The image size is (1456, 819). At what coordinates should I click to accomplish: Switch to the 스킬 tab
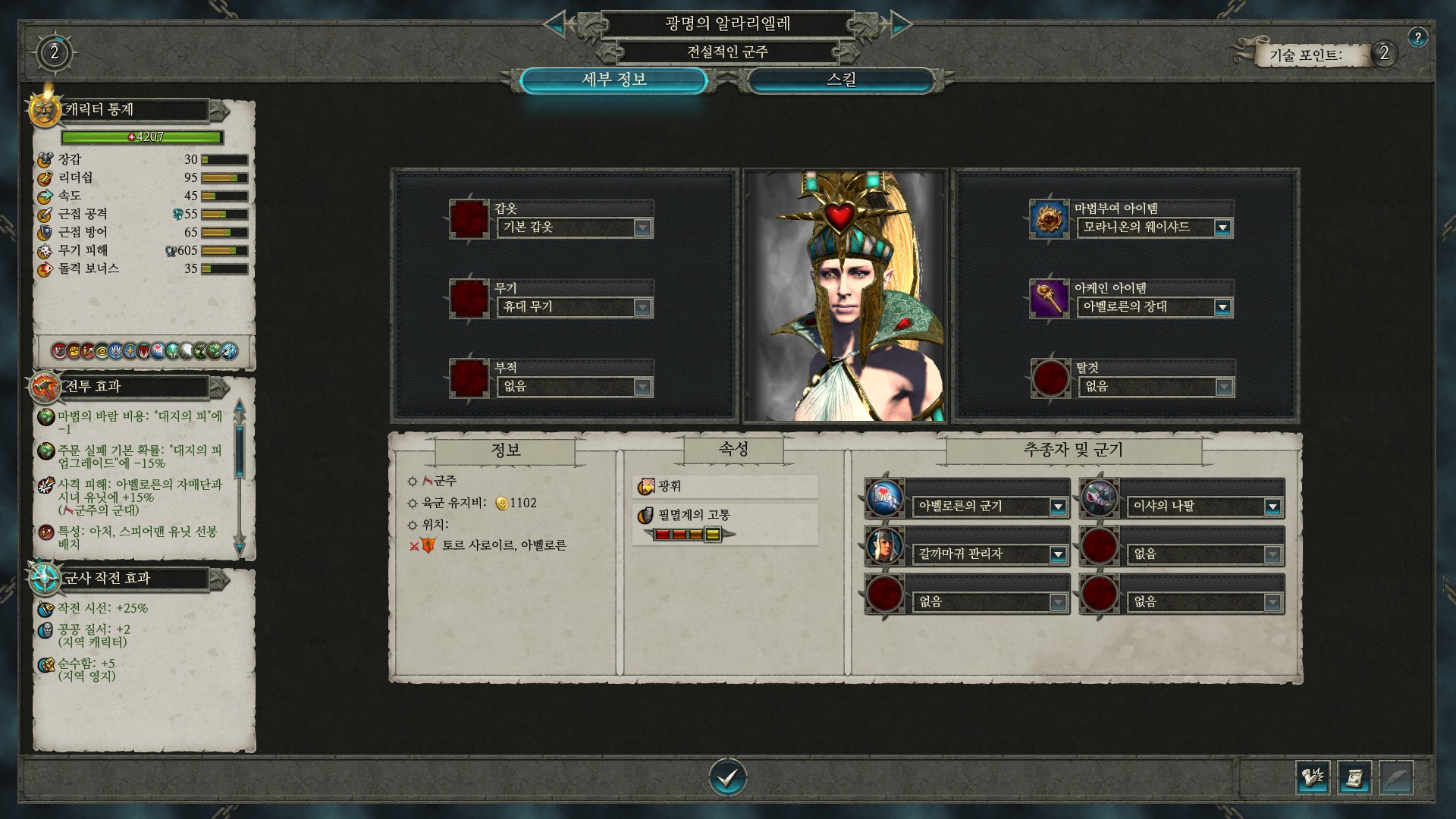[841, 80]
